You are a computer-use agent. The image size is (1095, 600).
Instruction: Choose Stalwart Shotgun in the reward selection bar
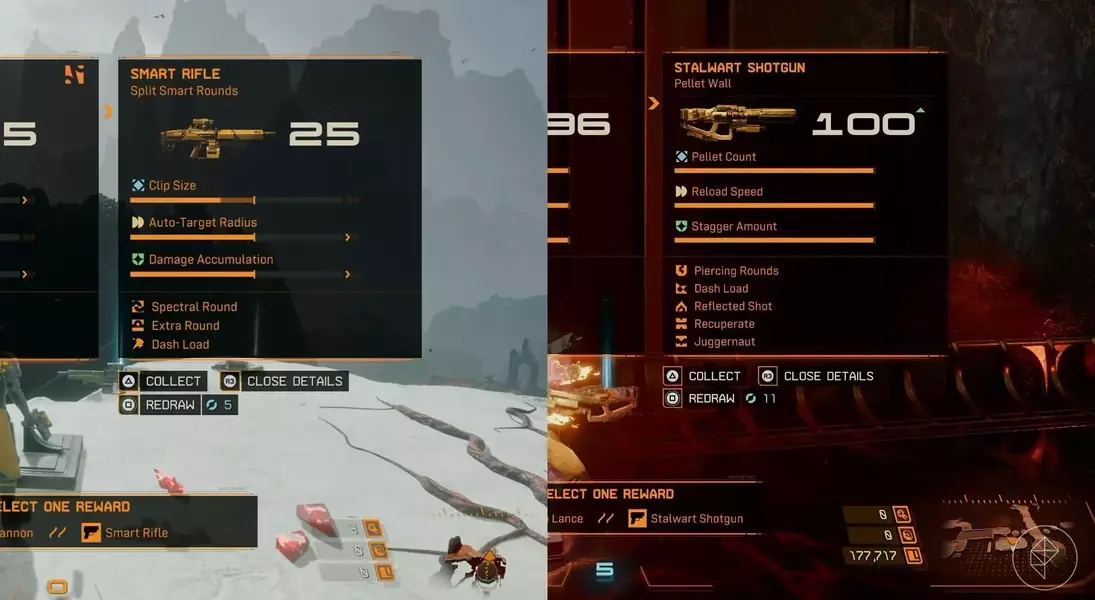click(686, 518)
